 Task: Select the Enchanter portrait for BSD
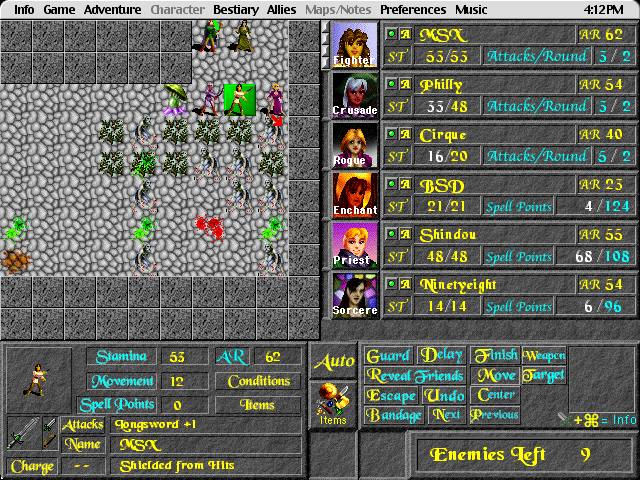point(355,195)
